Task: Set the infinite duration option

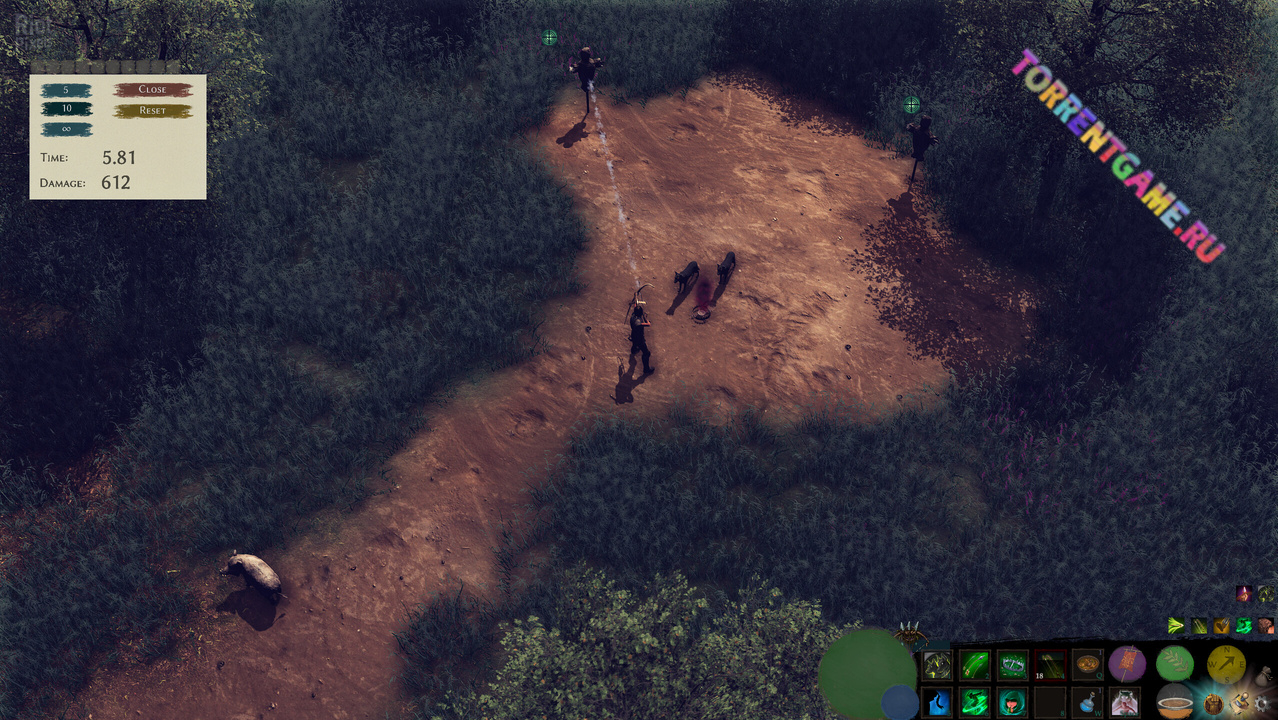Action: (x=67, y=129)
